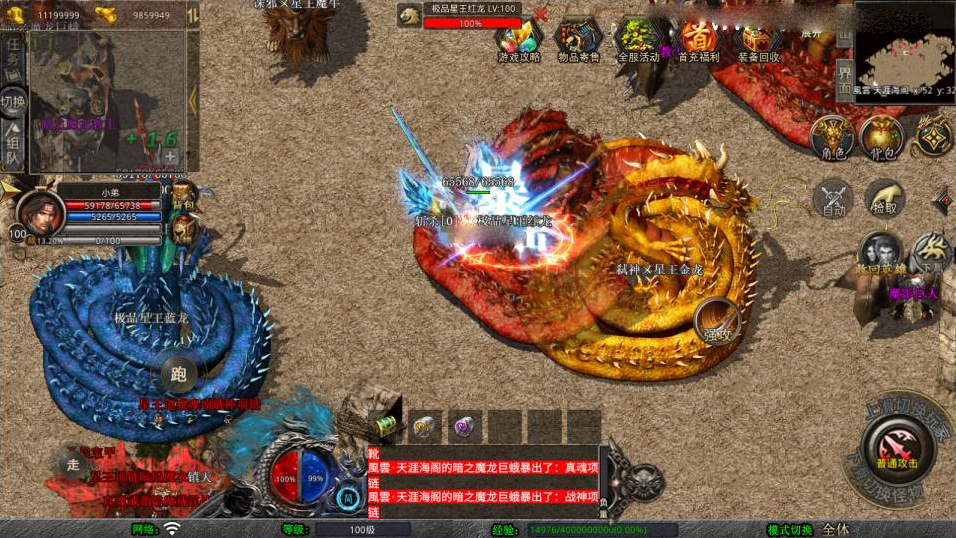Click the minimap
The height and width of the screenshot is (538, 956).
pos(903,46)
